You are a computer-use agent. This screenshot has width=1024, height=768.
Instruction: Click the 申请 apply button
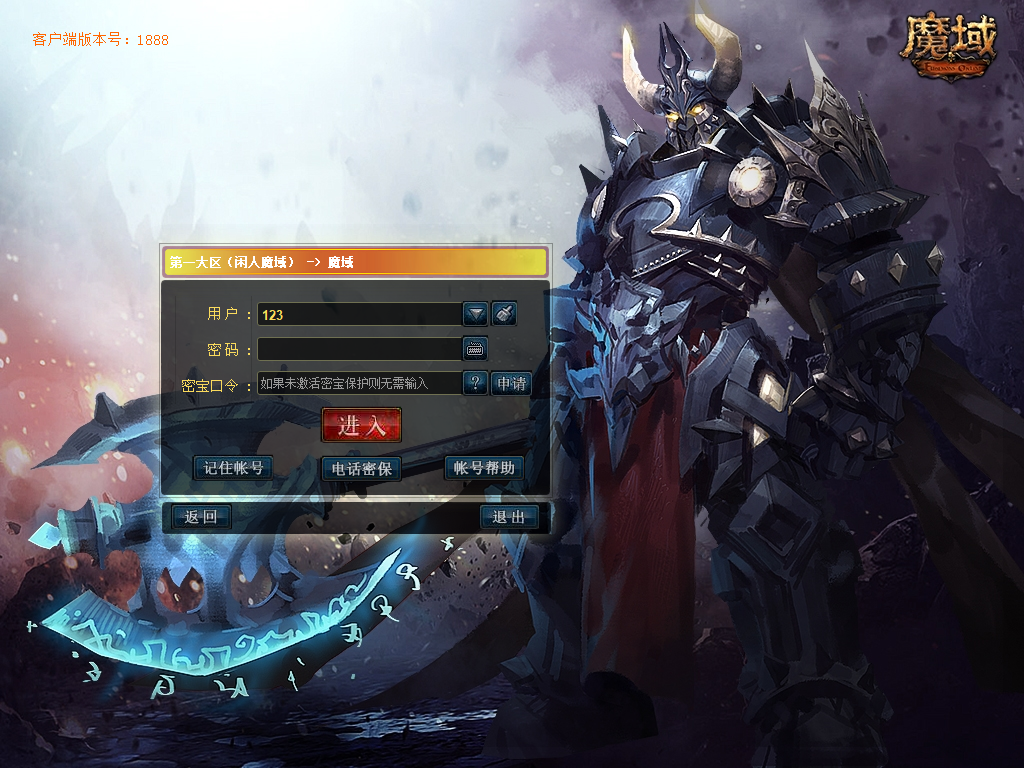510,383
